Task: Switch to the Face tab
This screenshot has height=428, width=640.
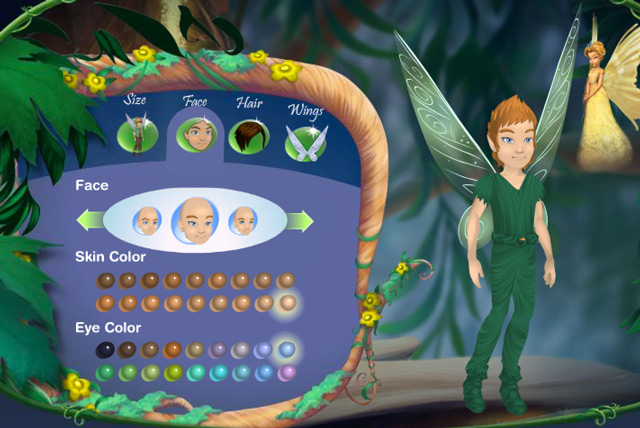Action: coord(196,135)
